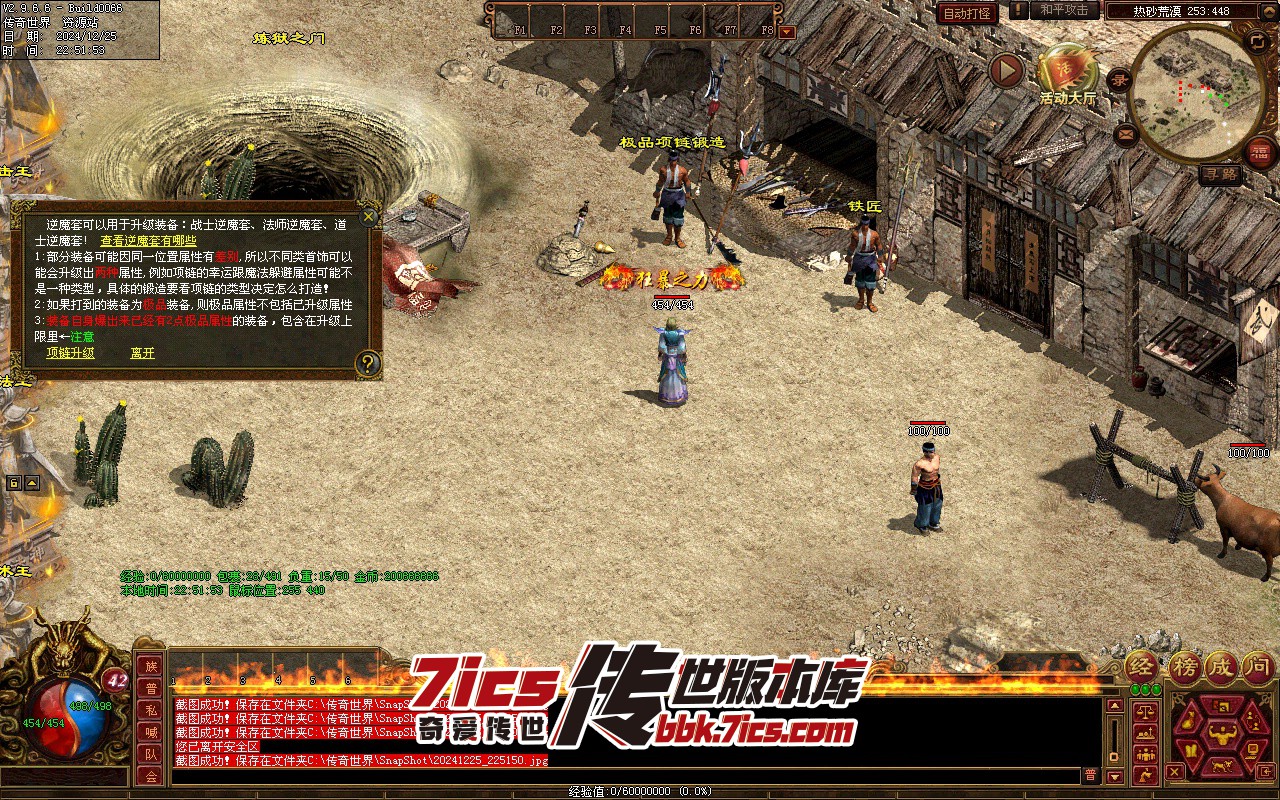1280x800 pixels.
Task: Close the NPC dialogue window
Action: 369,216
